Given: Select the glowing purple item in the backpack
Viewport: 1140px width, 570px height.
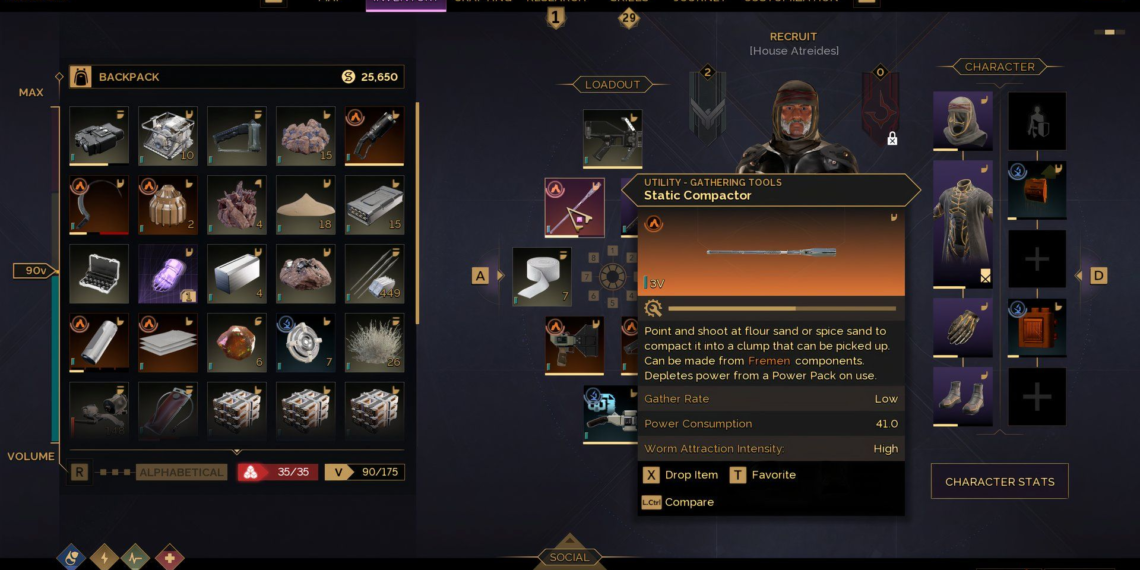Looking at the screenshot, I should tap(167, 274).
